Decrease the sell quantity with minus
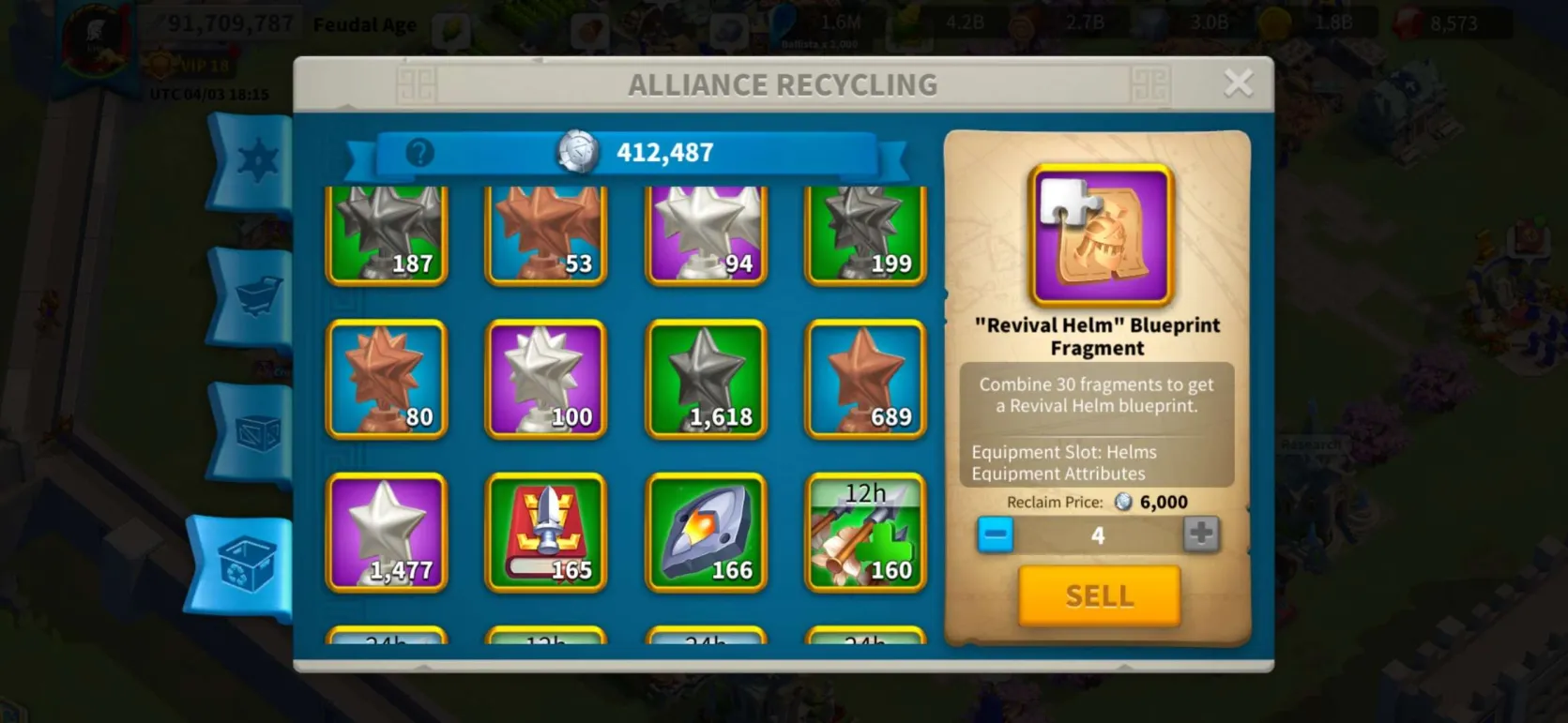The width and height of the screenshot is (1568, 723). point(995,535)
